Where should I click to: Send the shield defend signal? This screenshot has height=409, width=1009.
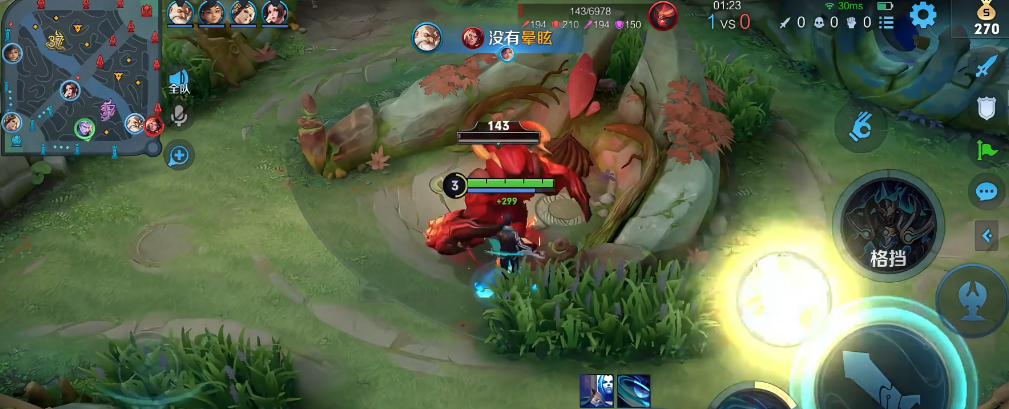(x=987, y=108)
